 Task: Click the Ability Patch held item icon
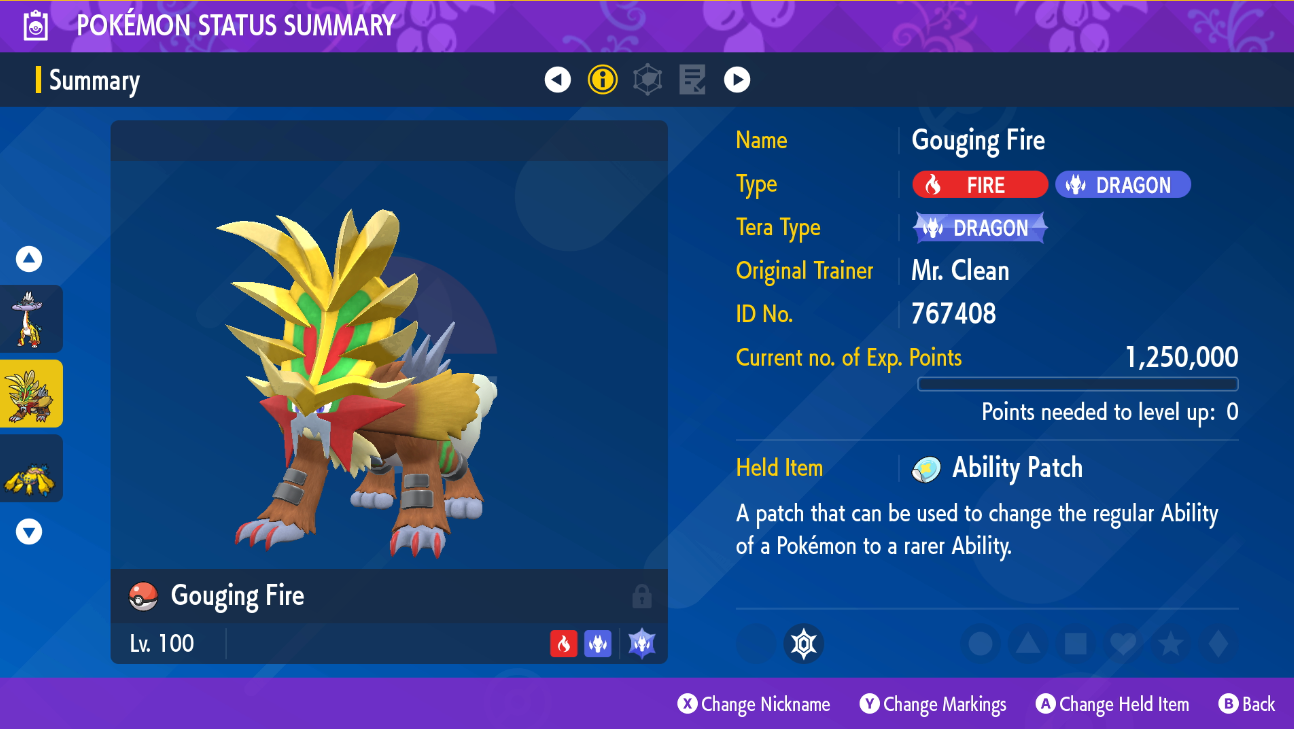925,468
